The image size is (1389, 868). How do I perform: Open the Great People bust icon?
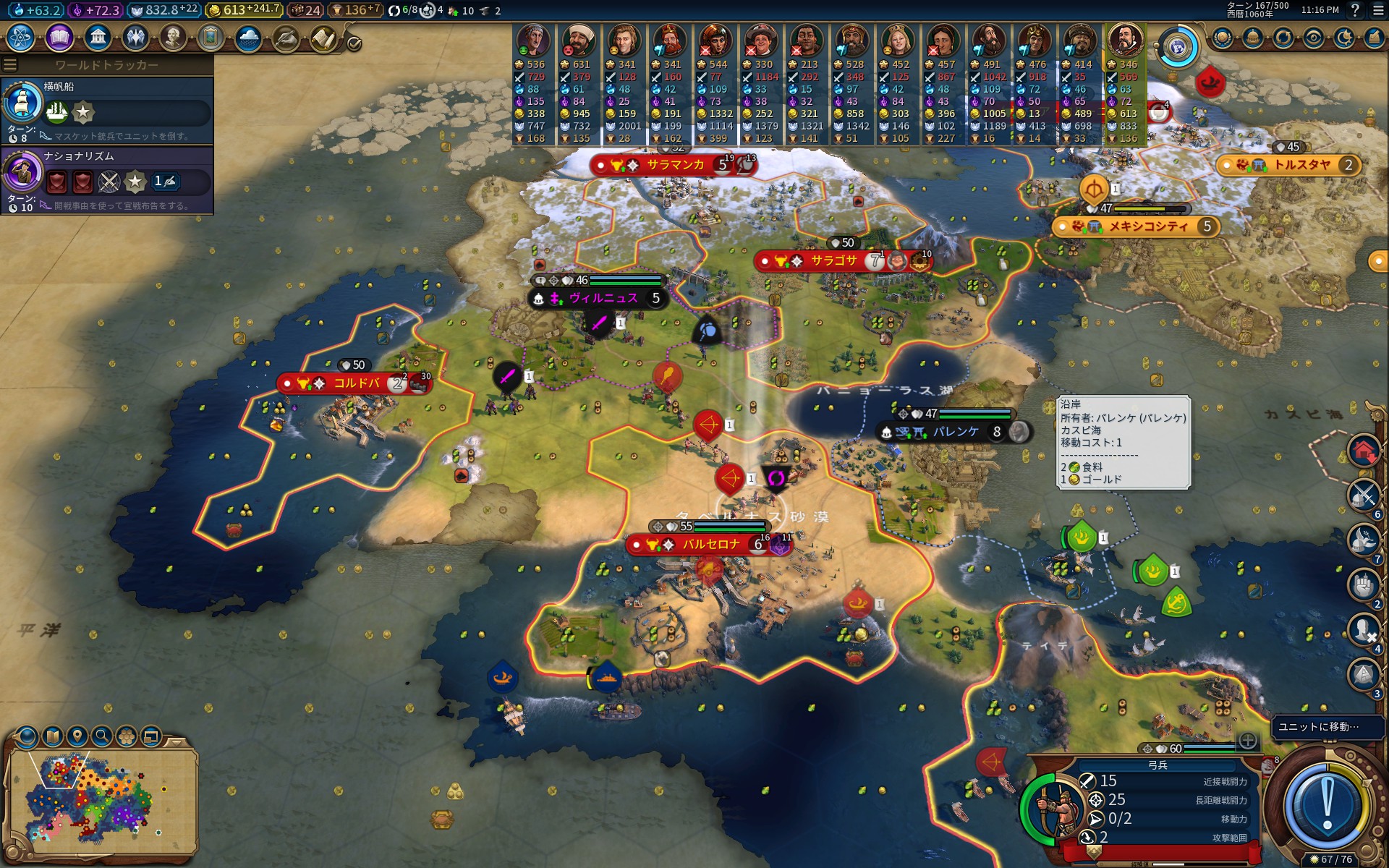173,37
